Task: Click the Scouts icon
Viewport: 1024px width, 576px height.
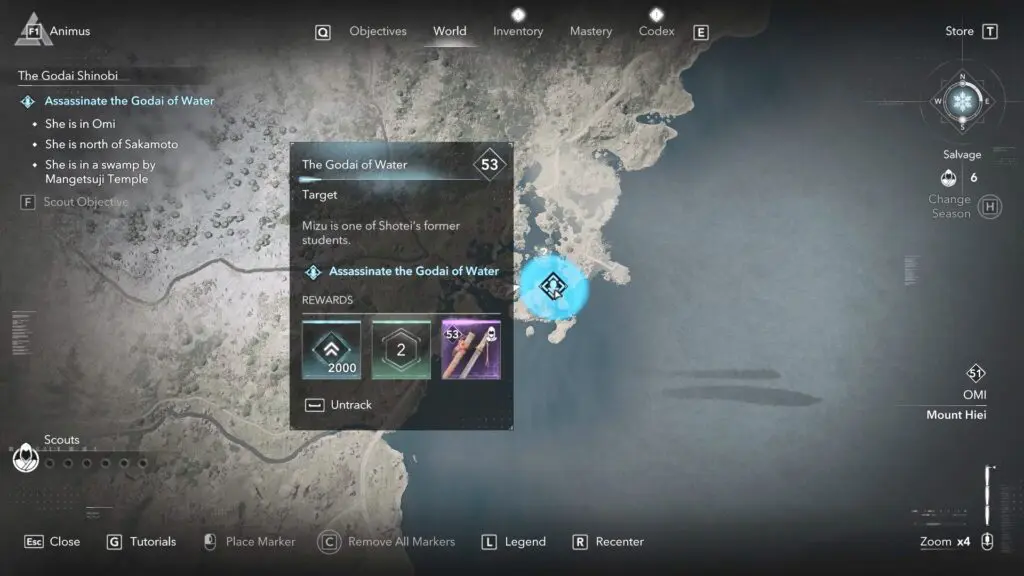Action: 25,459
